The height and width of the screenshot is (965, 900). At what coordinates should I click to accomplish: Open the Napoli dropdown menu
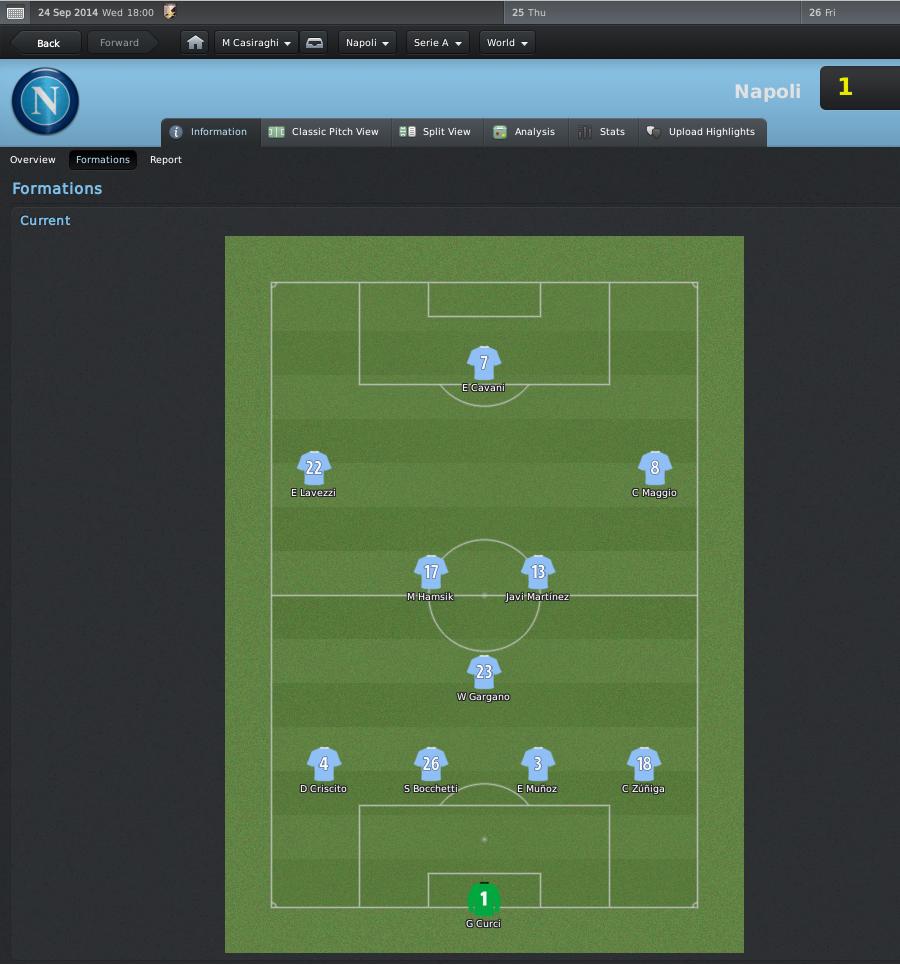pyautogui.click(x=367, y=43)
